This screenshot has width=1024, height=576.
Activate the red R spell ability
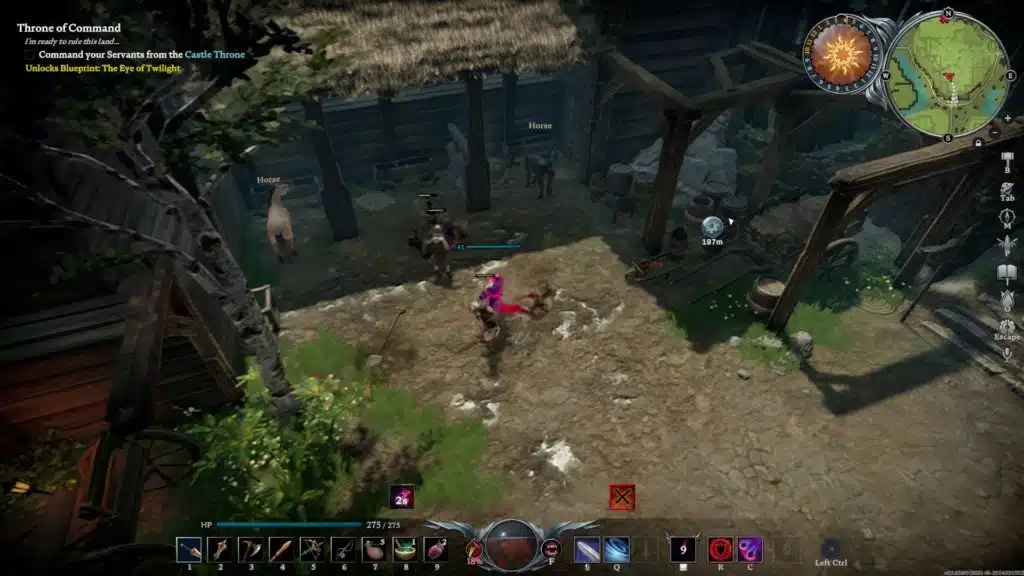pos(720,549)
